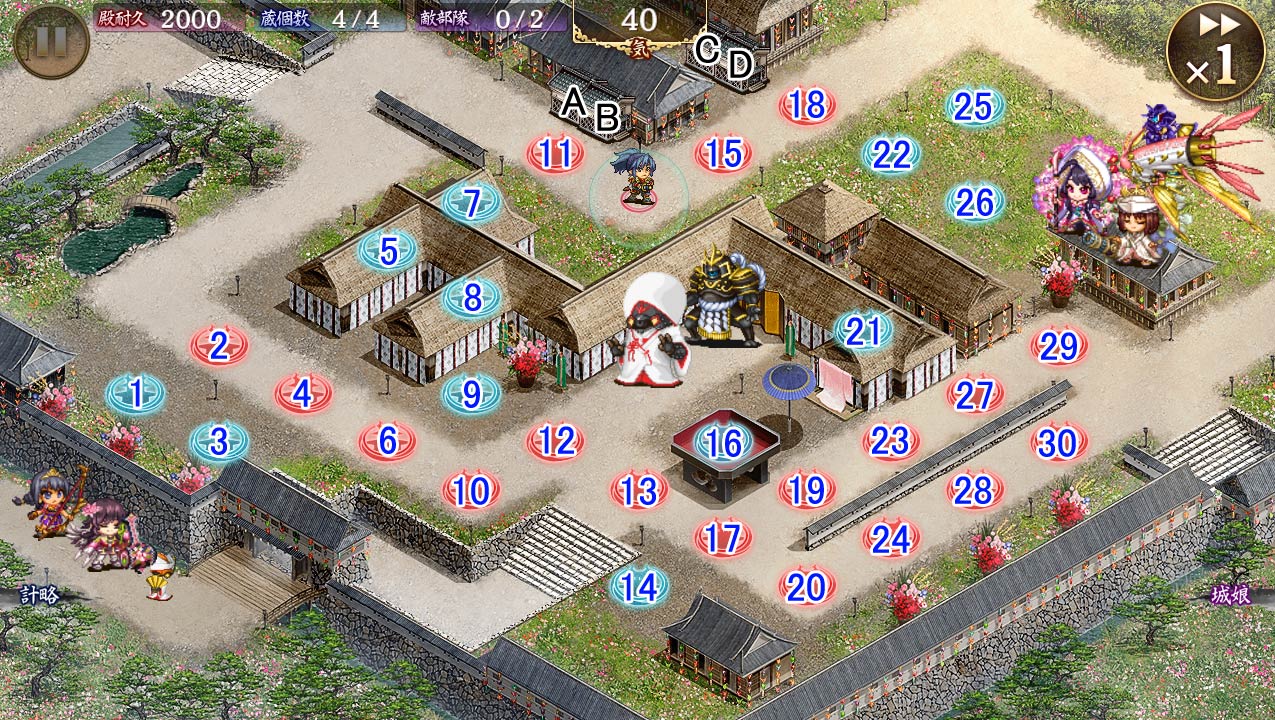This screenshot has width=1275, height=720.
Task: Choose red placement tile number 2
Action: [219, 346]
